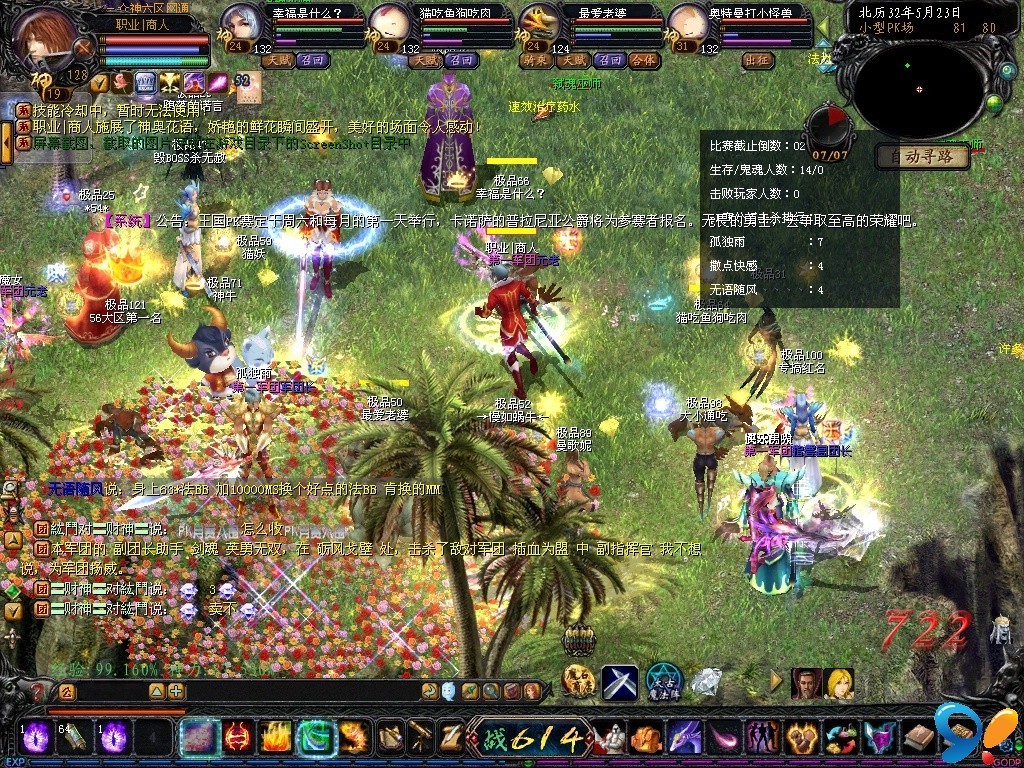This screenshot has width=1024, height=768.
Task: Click the blue dragon head icon
Action: [x=685, y=738]
